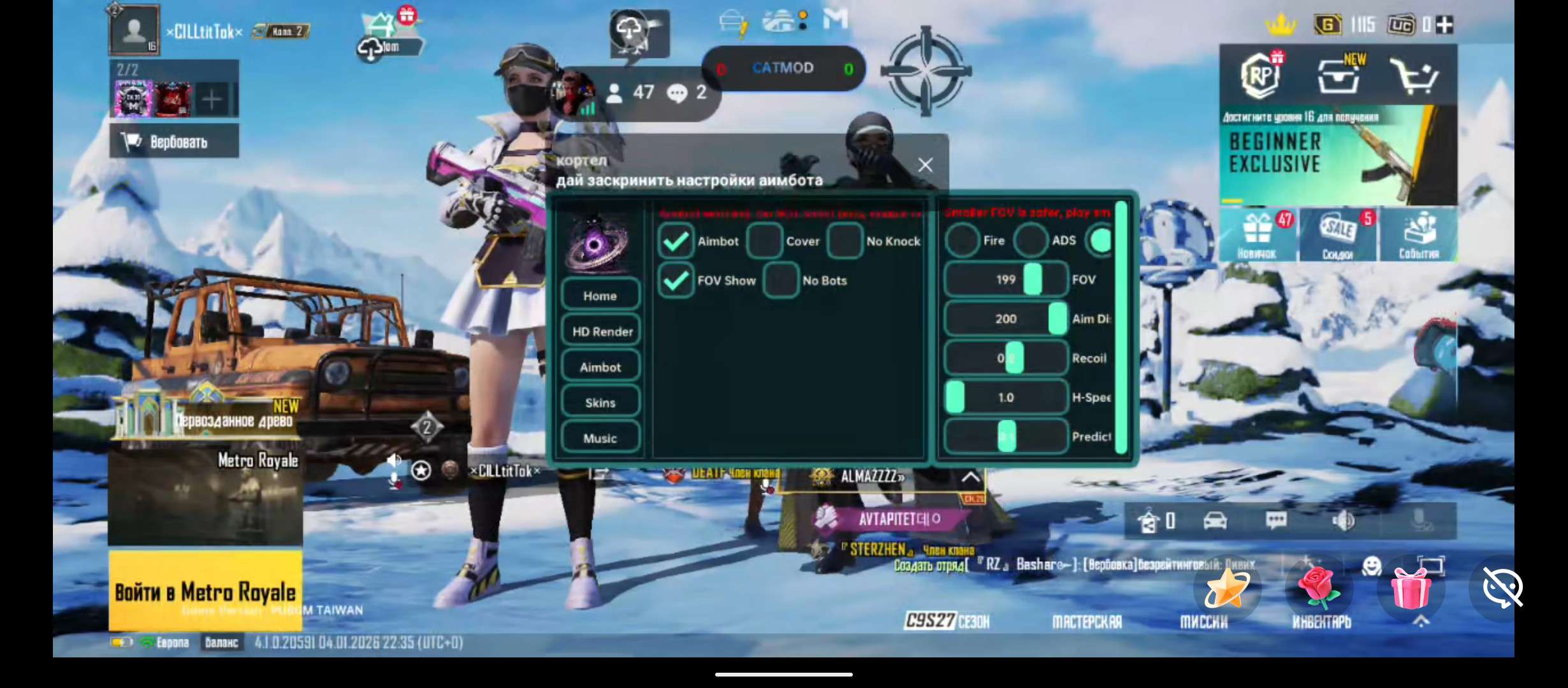1568x688 pixels.
Task: Enter Metro Royale with yellow button
Action: click(205, 591)
